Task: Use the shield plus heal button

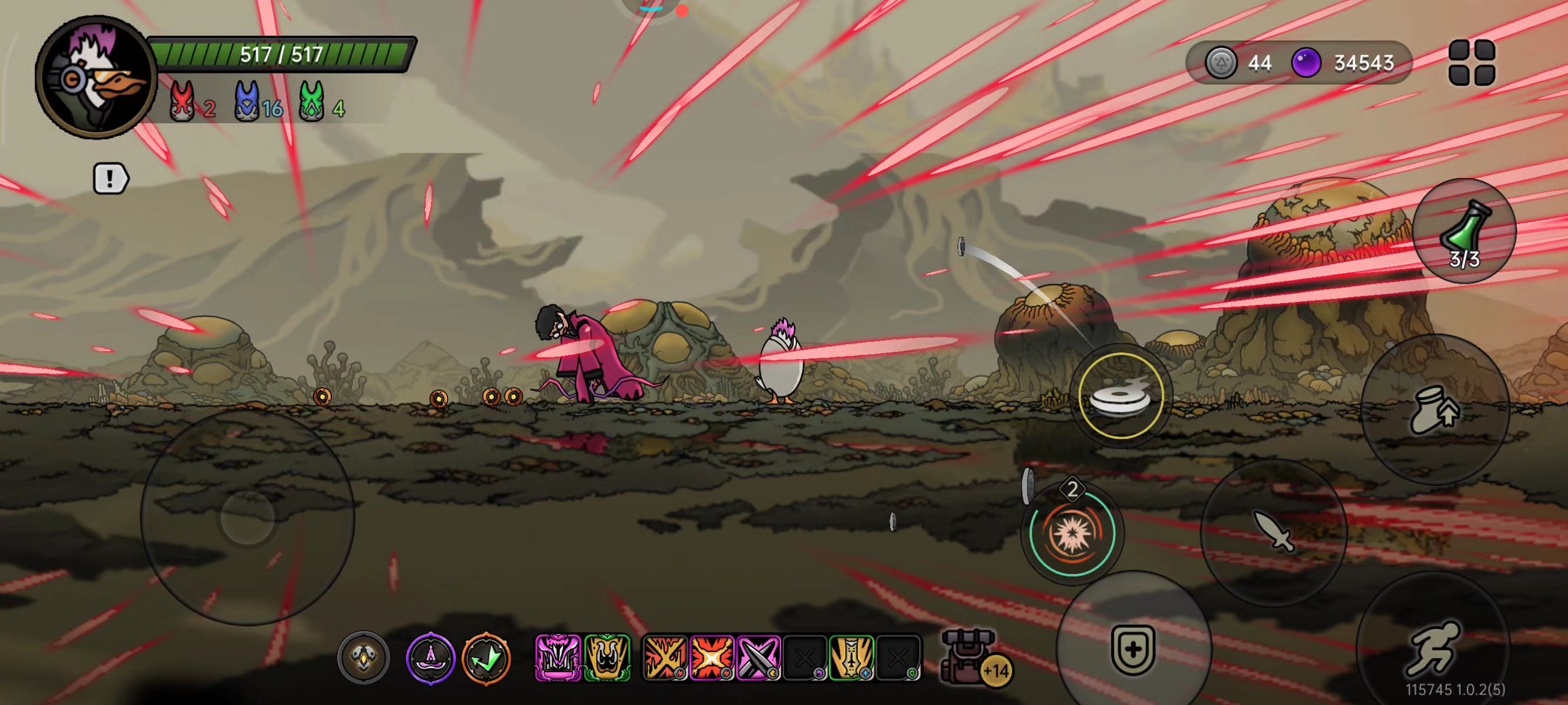Action: pos(1133,649)
